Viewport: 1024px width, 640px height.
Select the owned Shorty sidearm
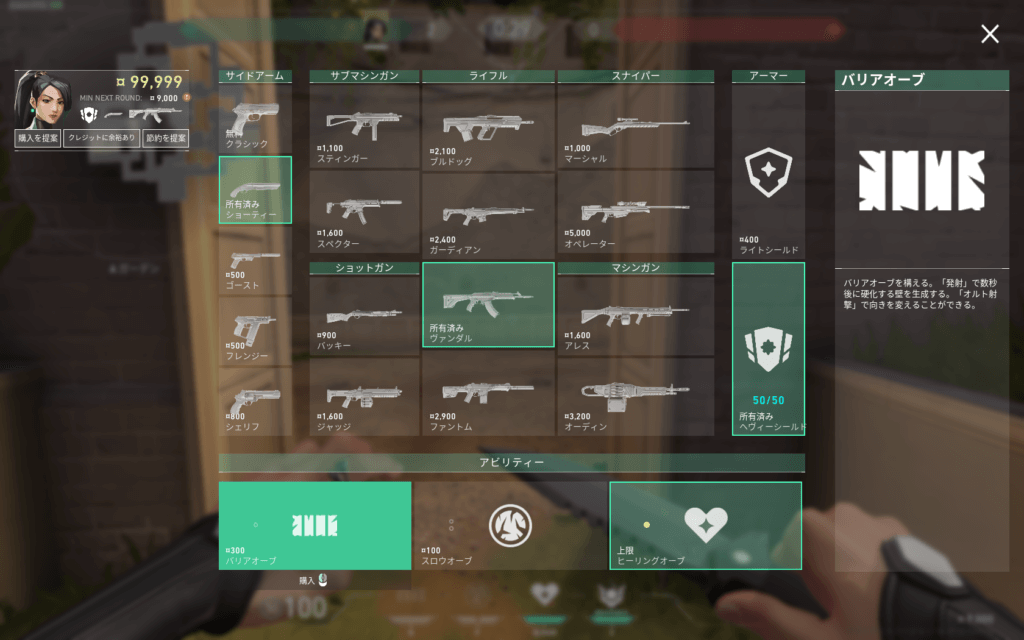255,190
